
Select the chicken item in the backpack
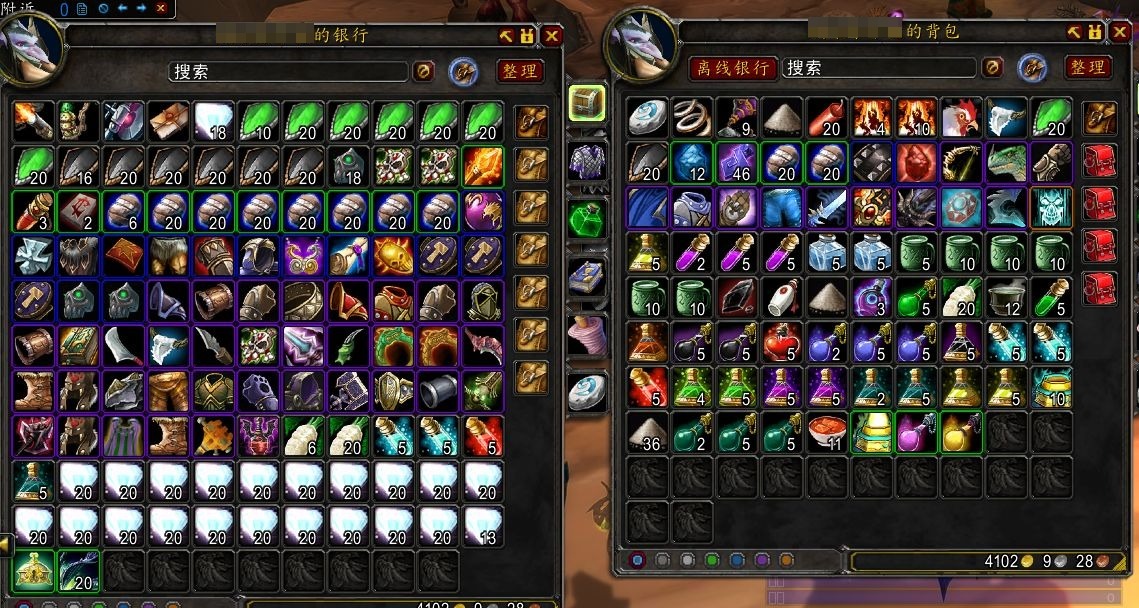pos(961,117)
